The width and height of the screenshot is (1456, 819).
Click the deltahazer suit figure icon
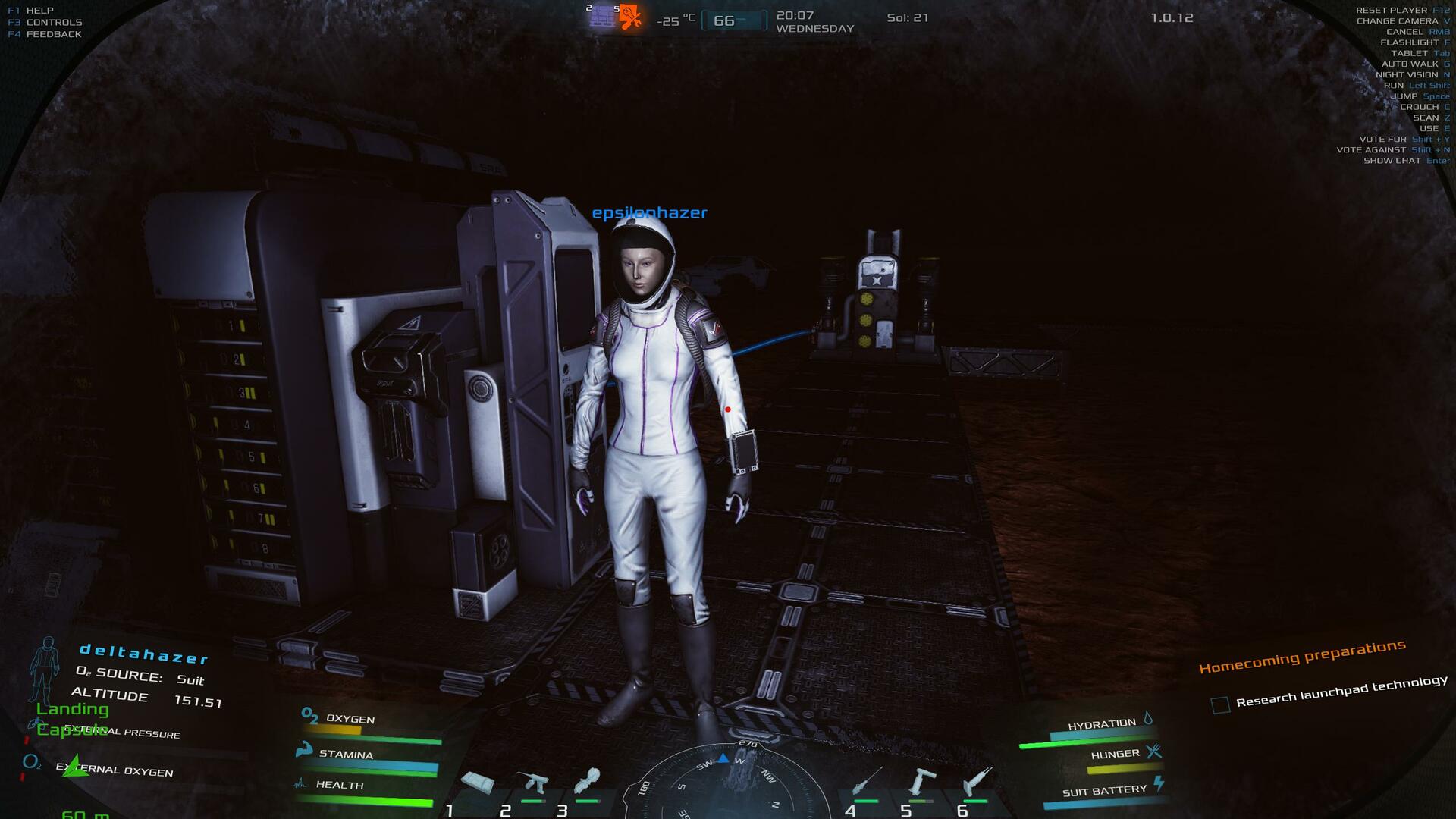tap(46, 669)
